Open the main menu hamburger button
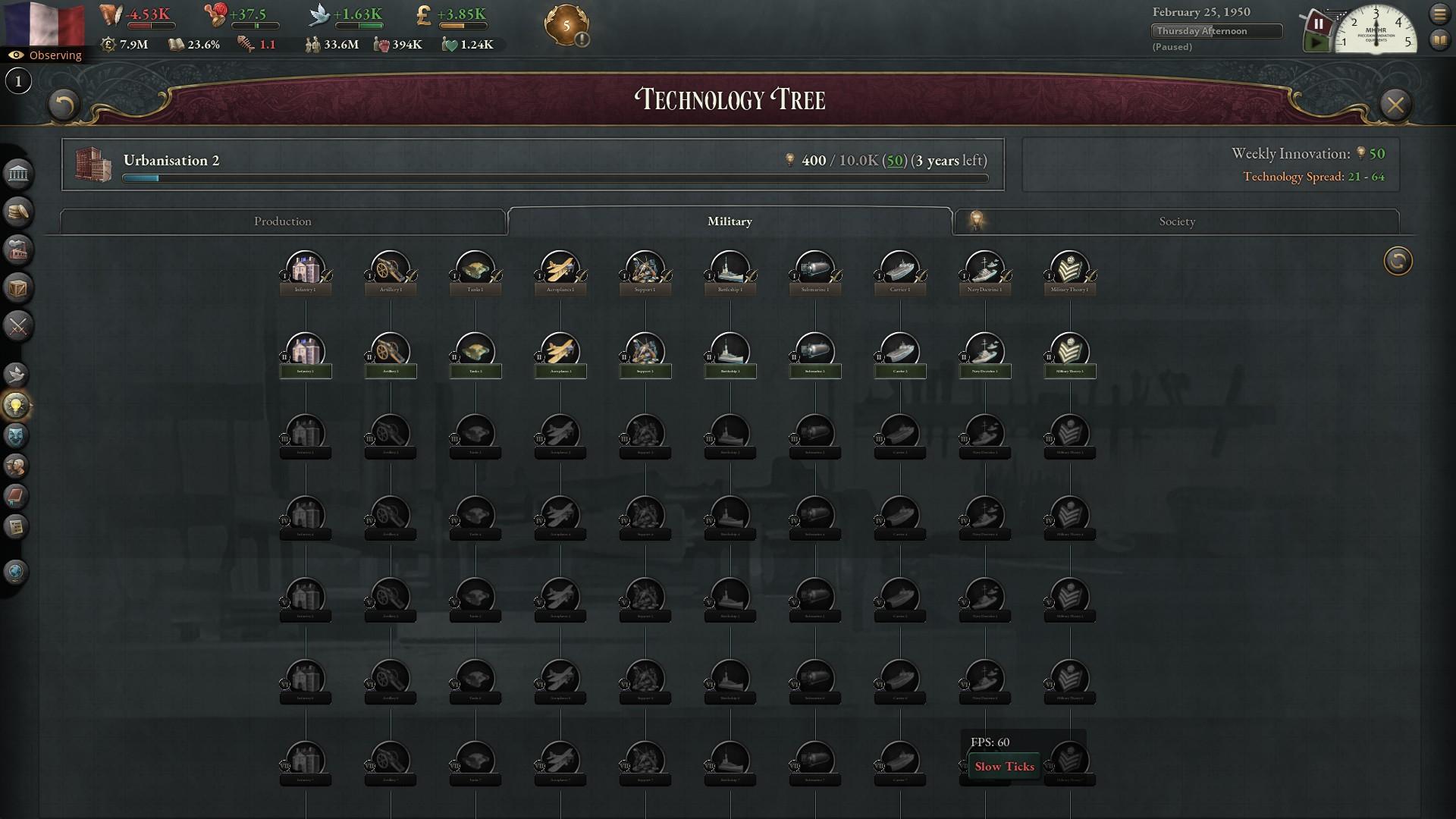Viewport: 1456px width, 819px height. (x=1439, y=14)
